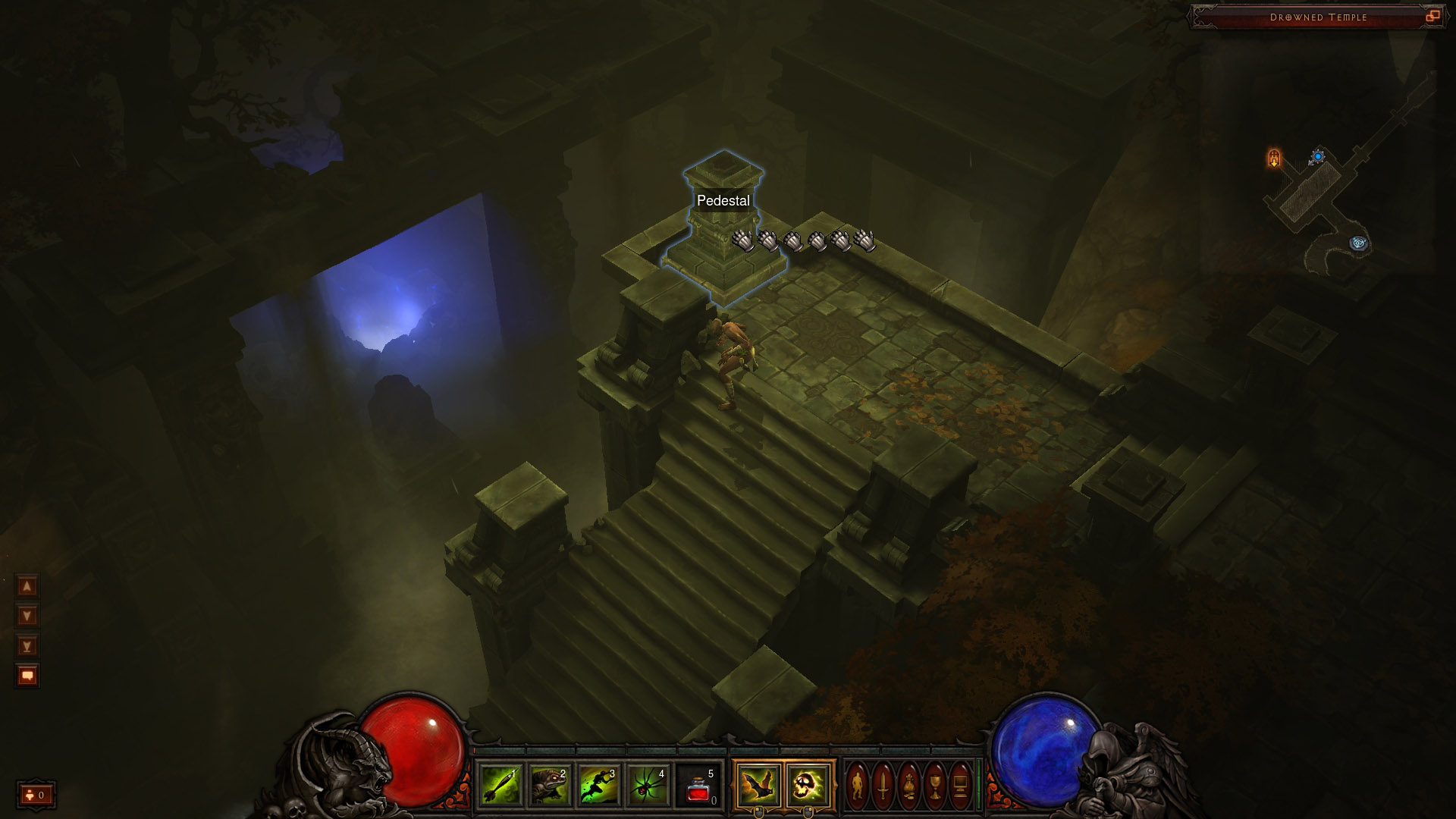Screen dimensions: 1456x819
Task: Cast the toad skill in slot 2
Action: [549, 785]
